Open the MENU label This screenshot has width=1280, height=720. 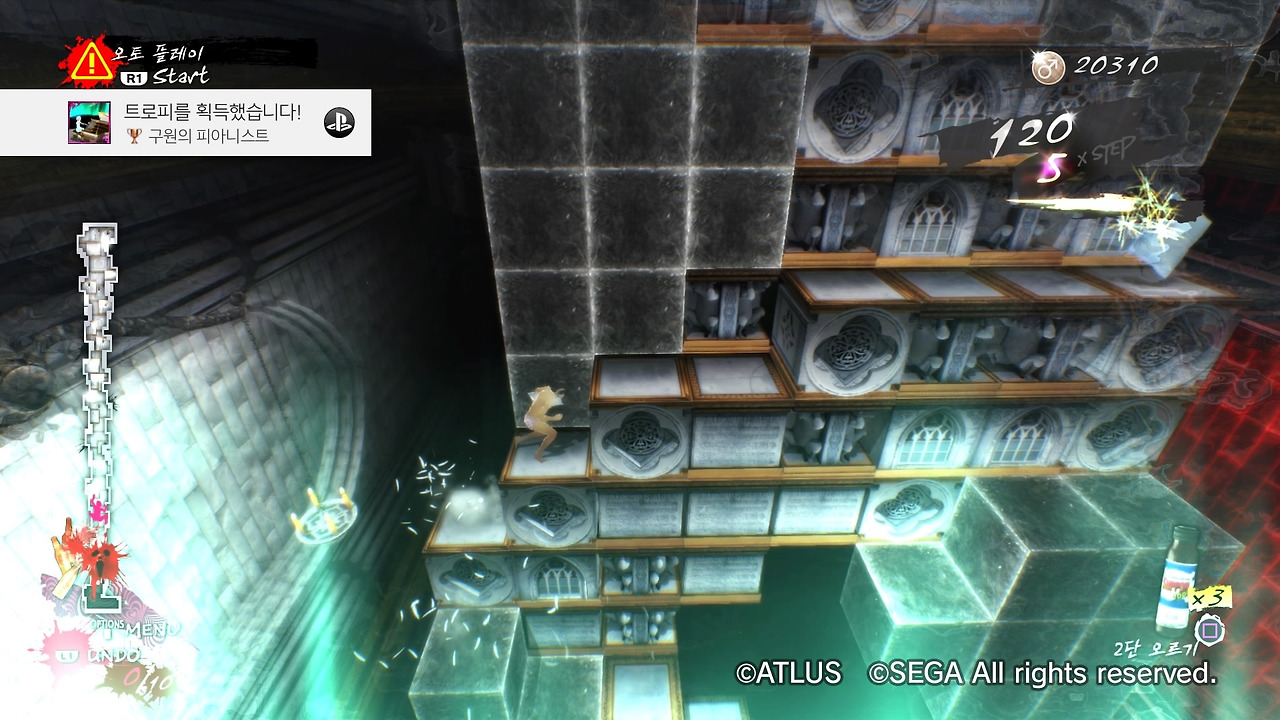pyautogui.click(x=153, y=629)
